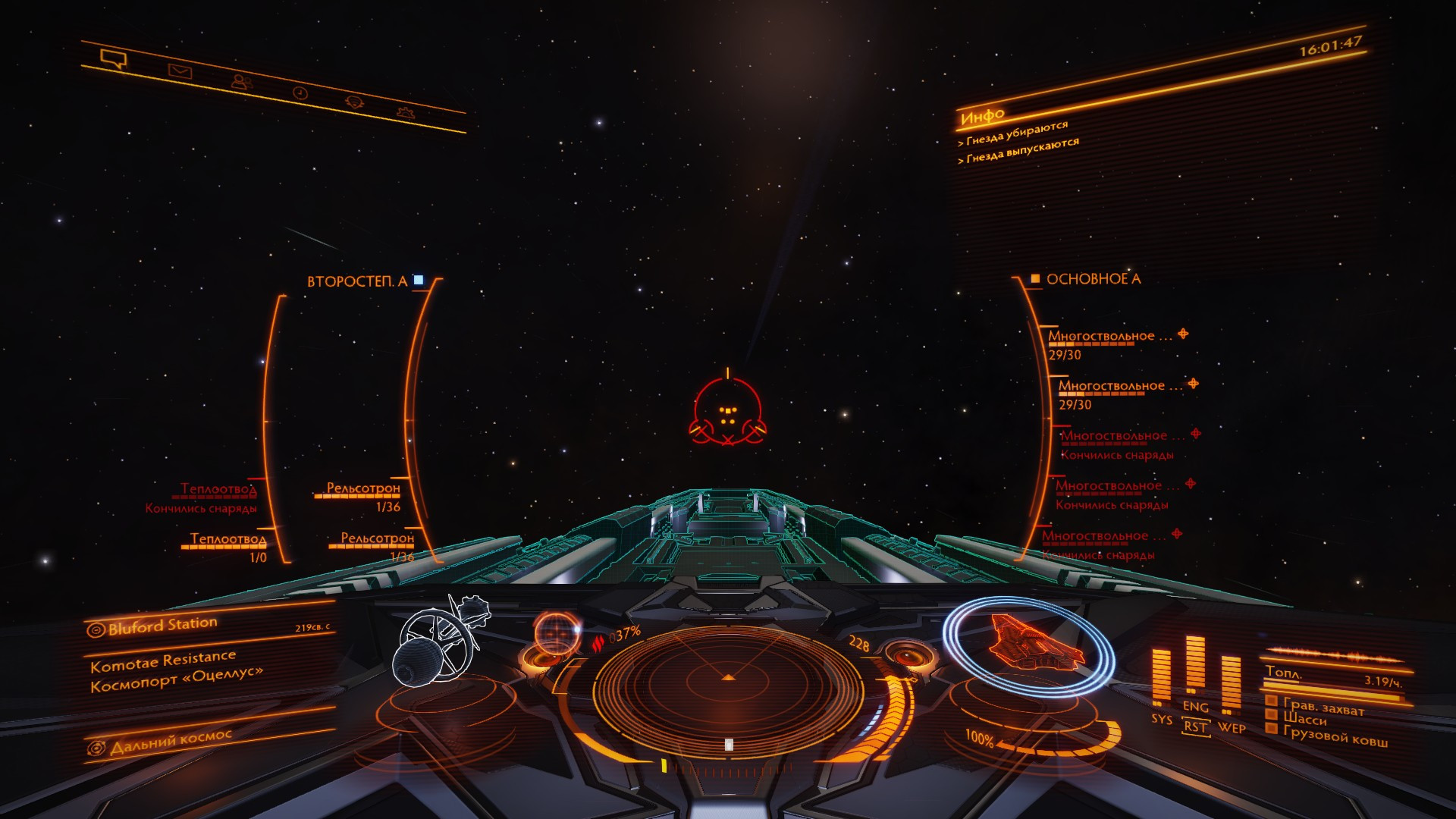This screenshot has height=819, width=1456.
Task: Select the ENG power distributor column
Action: [1195, 666]
